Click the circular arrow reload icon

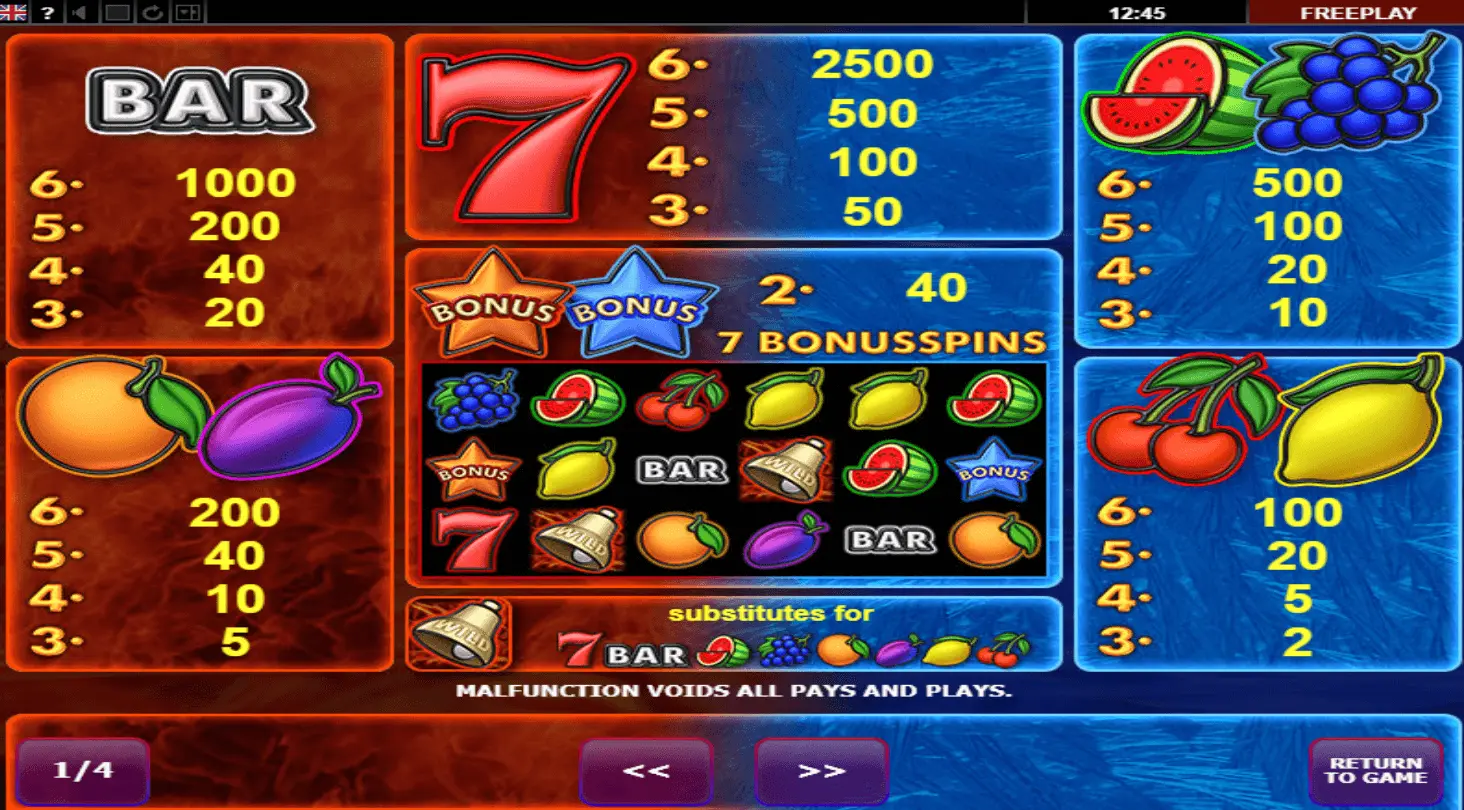[152, 13]
